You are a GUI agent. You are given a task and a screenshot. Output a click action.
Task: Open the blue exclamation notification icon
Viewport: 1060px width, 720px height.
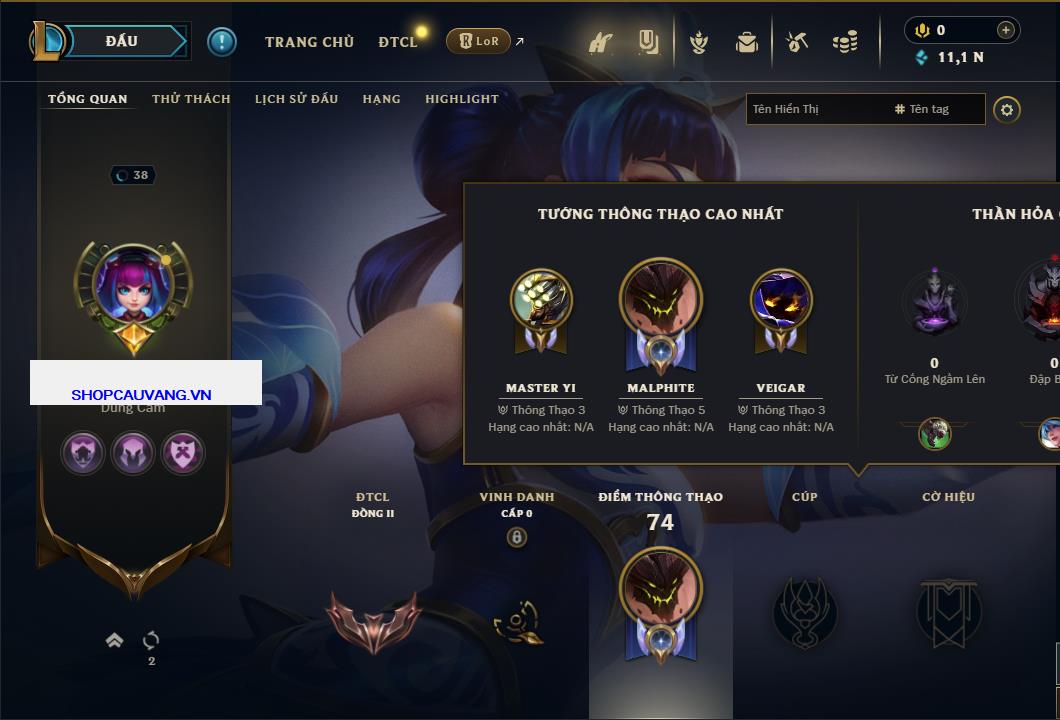point(221,41)
